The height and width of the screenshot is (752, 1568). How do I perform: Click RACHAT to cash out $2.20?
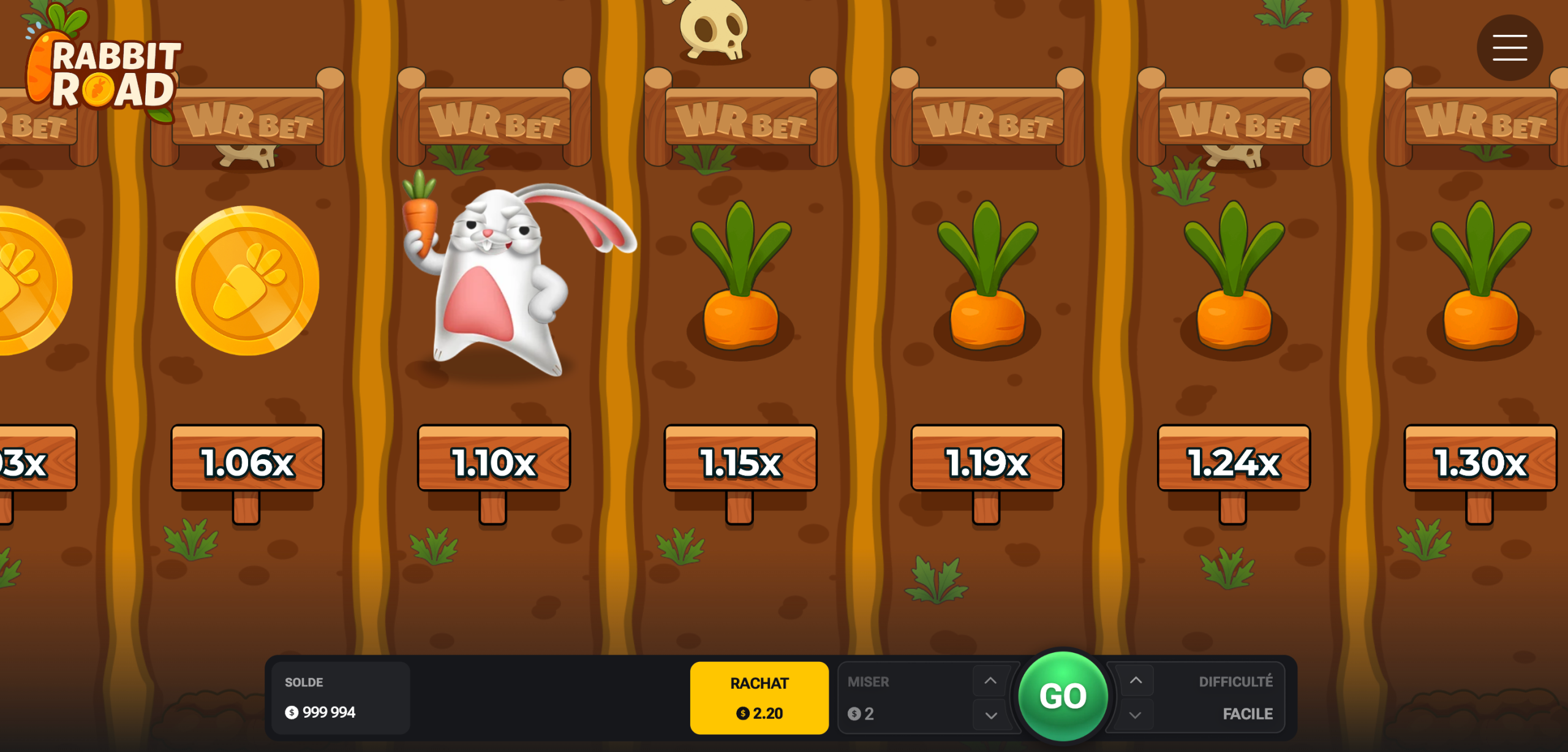pos(759,697)
